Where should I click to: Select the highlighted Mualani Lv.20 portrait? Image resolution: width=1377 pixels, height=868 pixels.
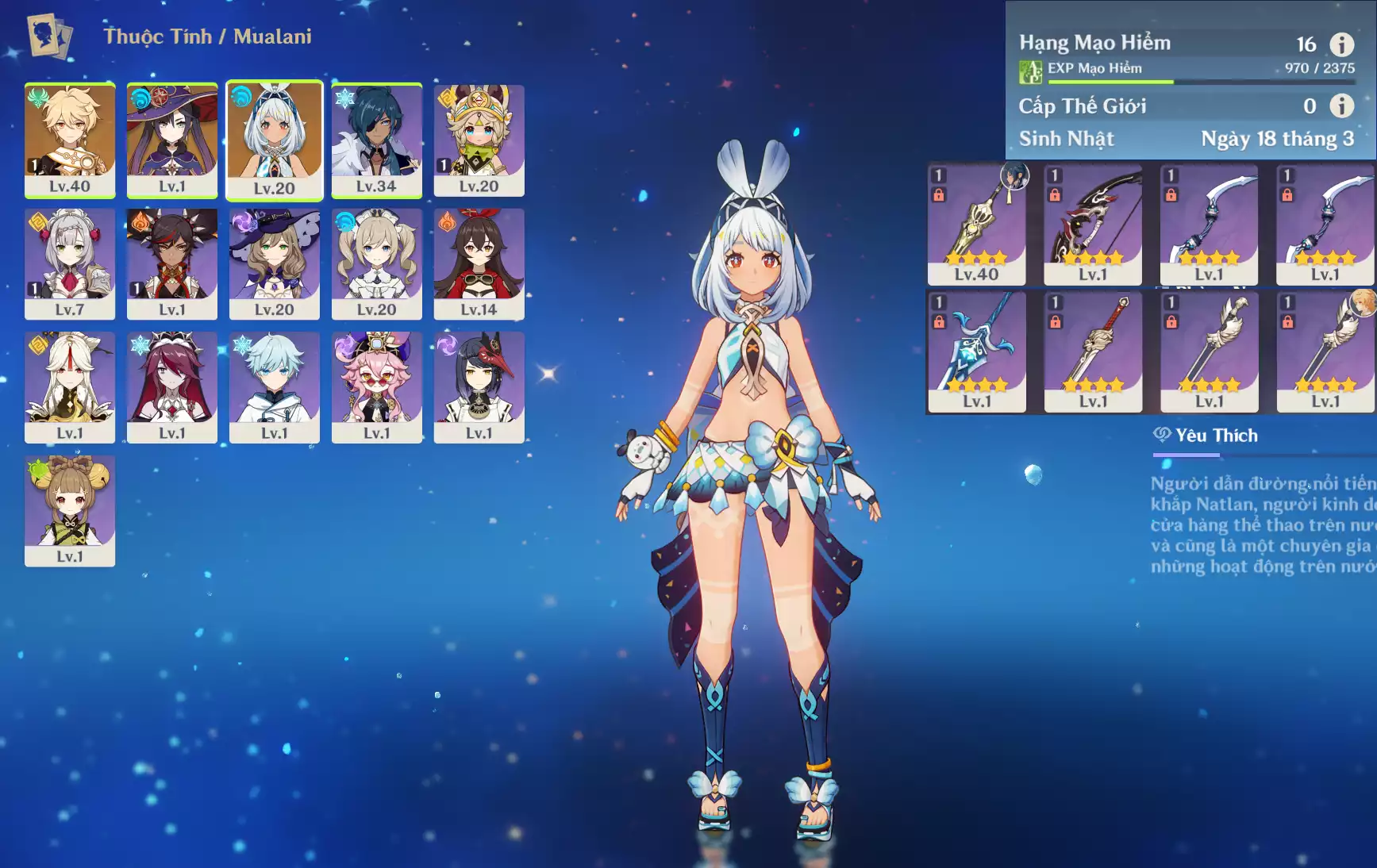point(275,140)
